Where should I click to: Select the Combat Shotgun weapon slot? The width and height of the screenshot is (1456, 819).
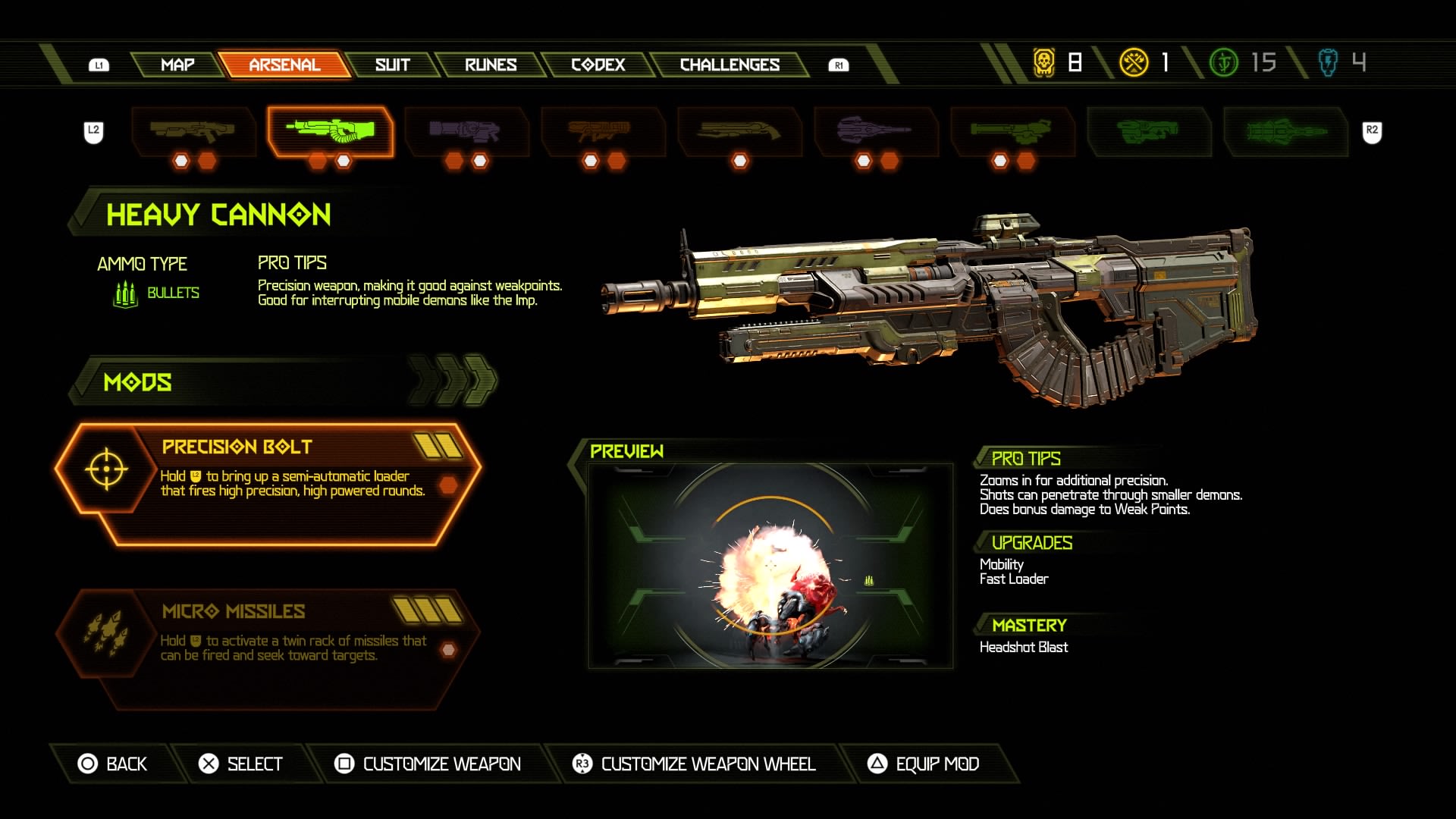click(x=193, y=131)
